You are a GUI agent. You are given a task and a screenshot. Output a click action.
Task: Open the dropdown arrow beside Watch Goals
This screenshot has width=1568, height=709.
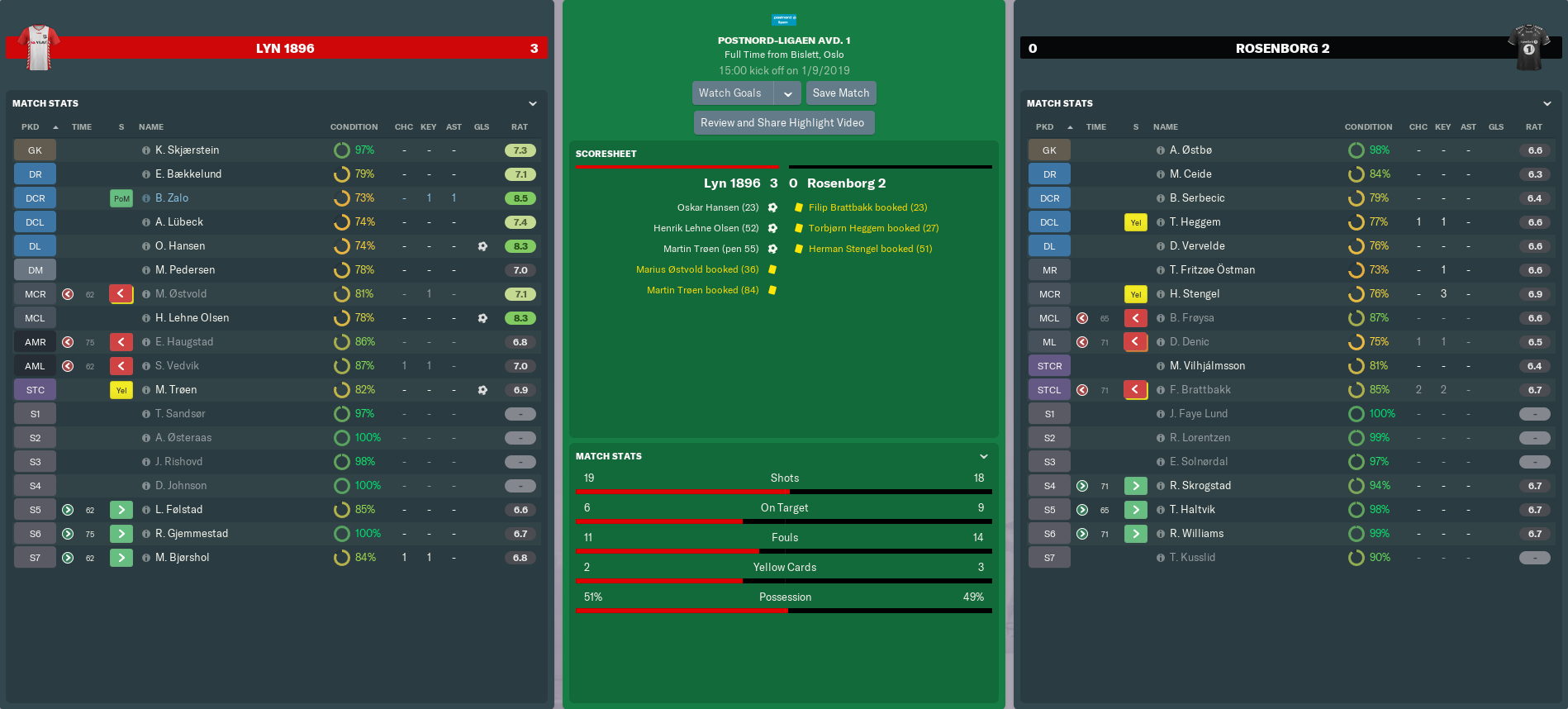click(x=788, y=93)
